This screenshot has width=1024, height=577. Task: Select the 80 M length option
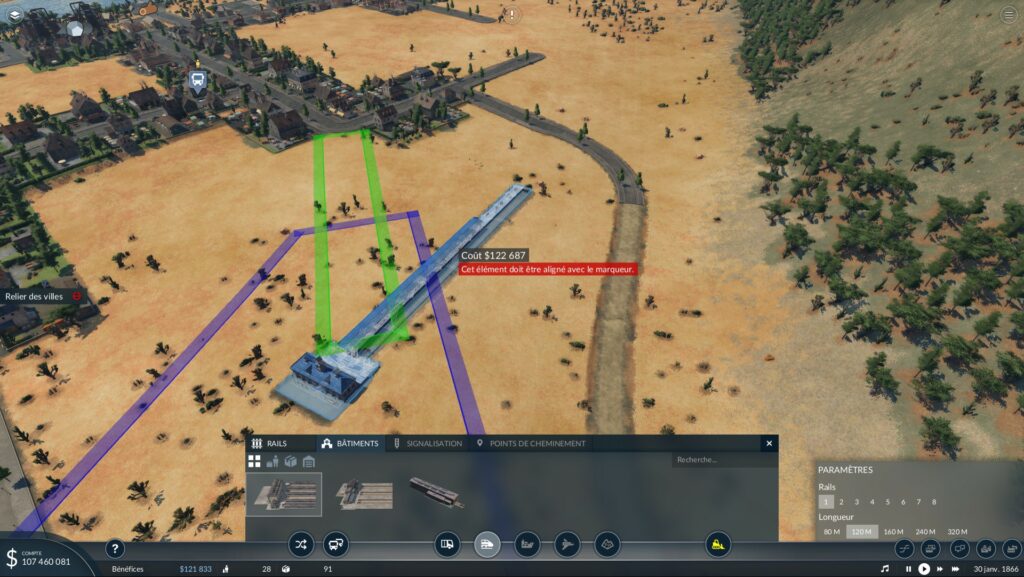pos(831,532)
